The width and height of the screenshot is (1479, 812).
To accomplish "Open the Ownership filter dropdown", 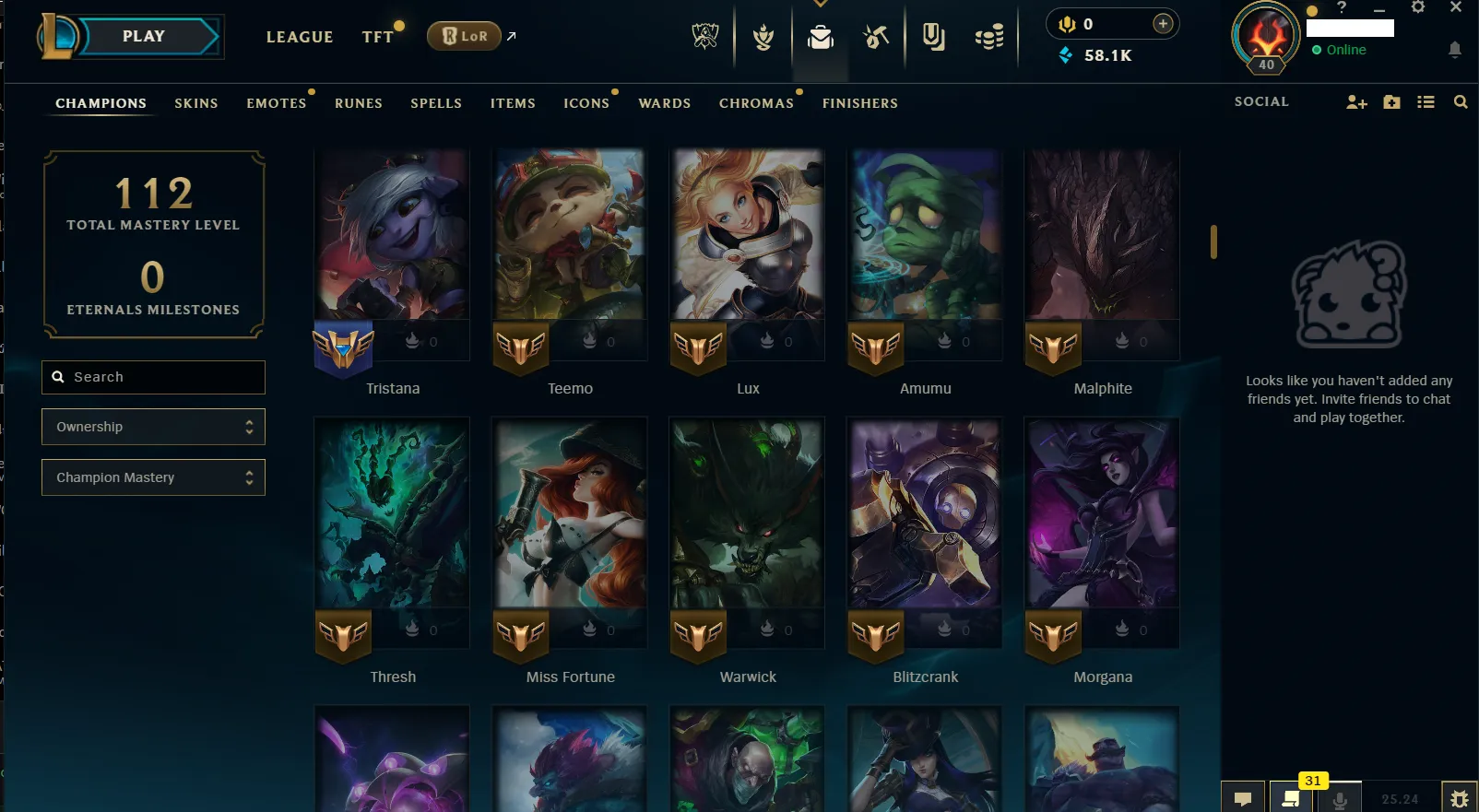I will point(153,427).
